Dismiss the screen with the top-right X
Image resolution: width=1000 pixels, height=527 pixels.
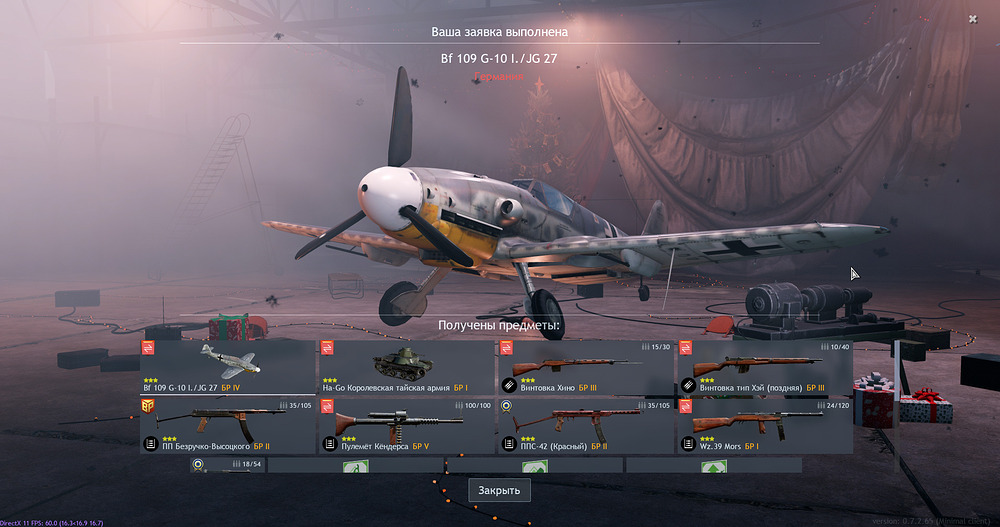click(973, 19)
